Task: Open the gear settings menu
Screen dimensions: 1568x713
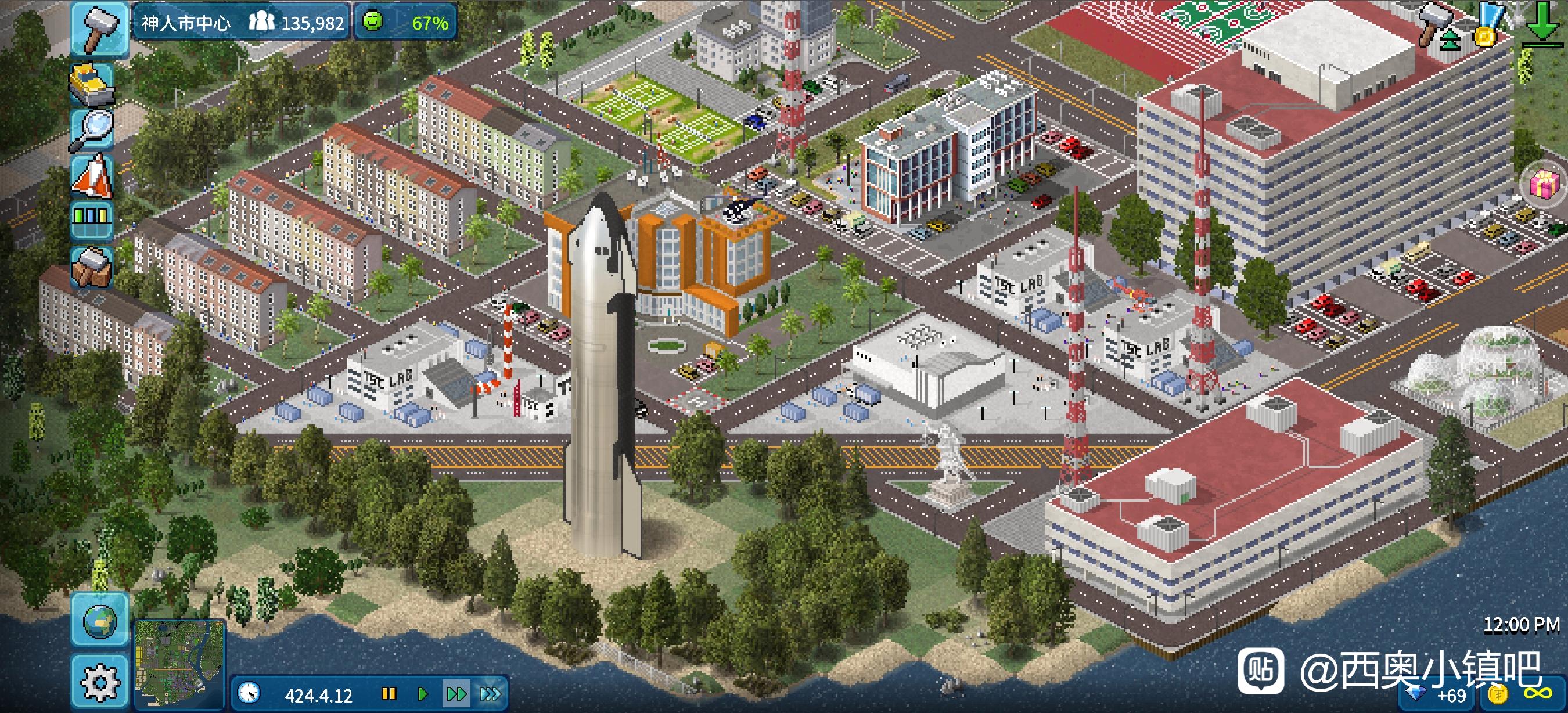Action: (x=99, y=682)
